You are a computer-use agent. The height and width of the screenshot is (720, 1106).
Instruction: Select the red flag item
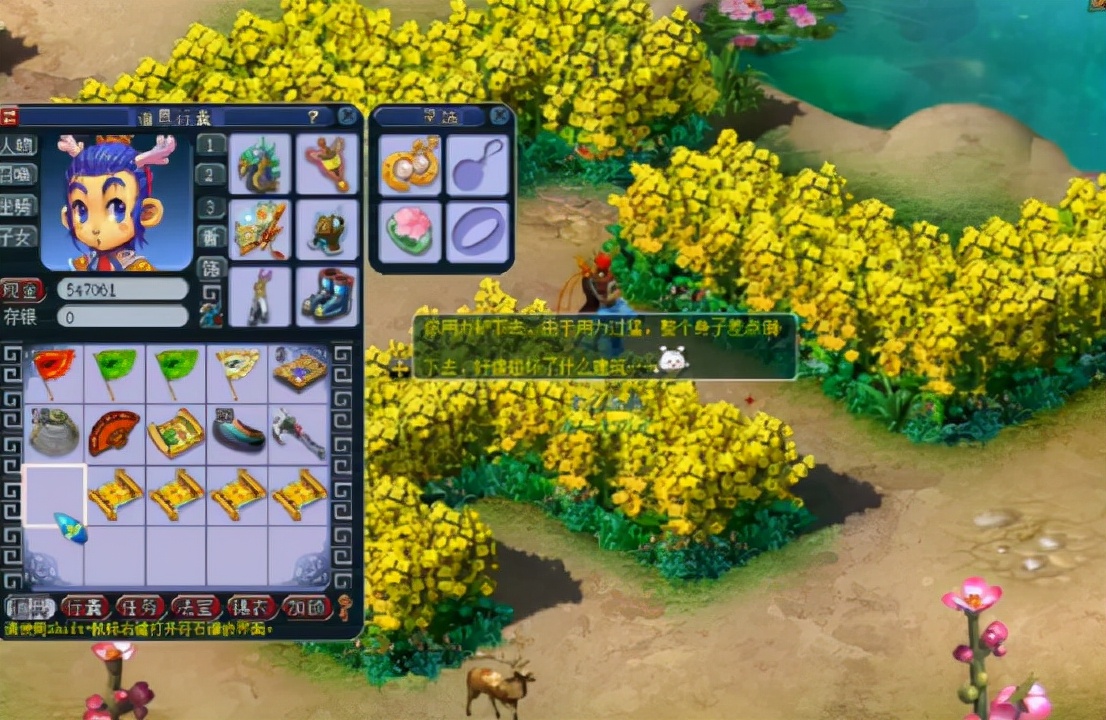53,371
